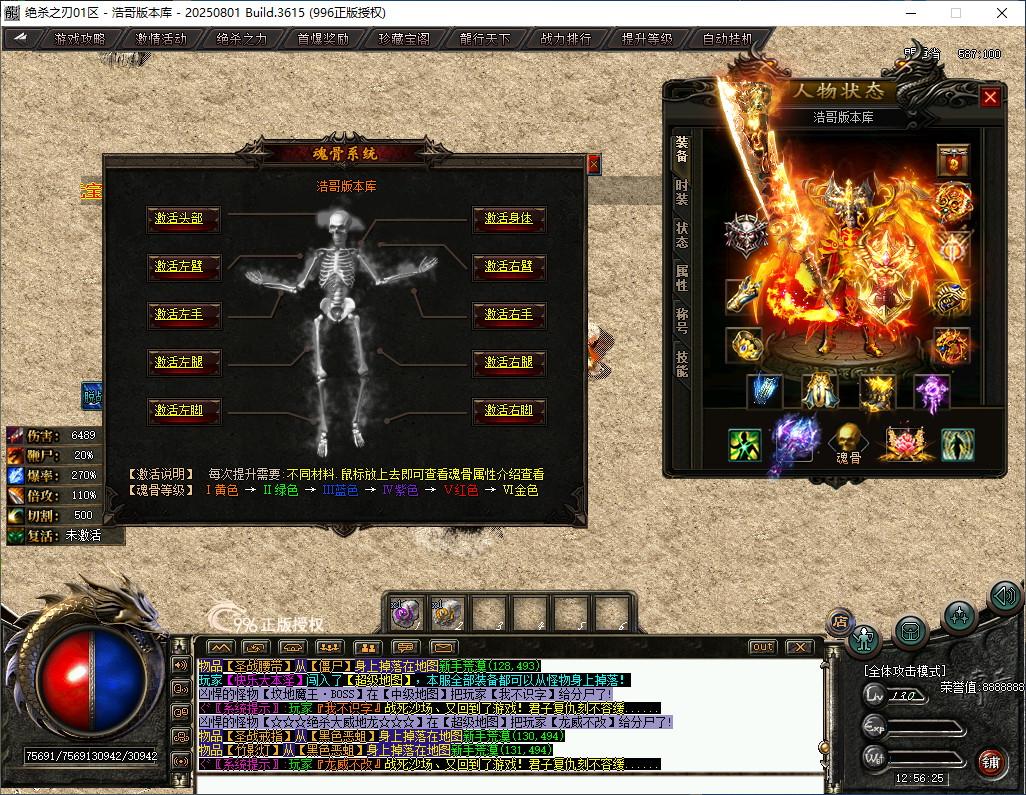Open the 首爆奖励 menu
The height and width of the screenshot is (795, 1026).
click(323, 40)
